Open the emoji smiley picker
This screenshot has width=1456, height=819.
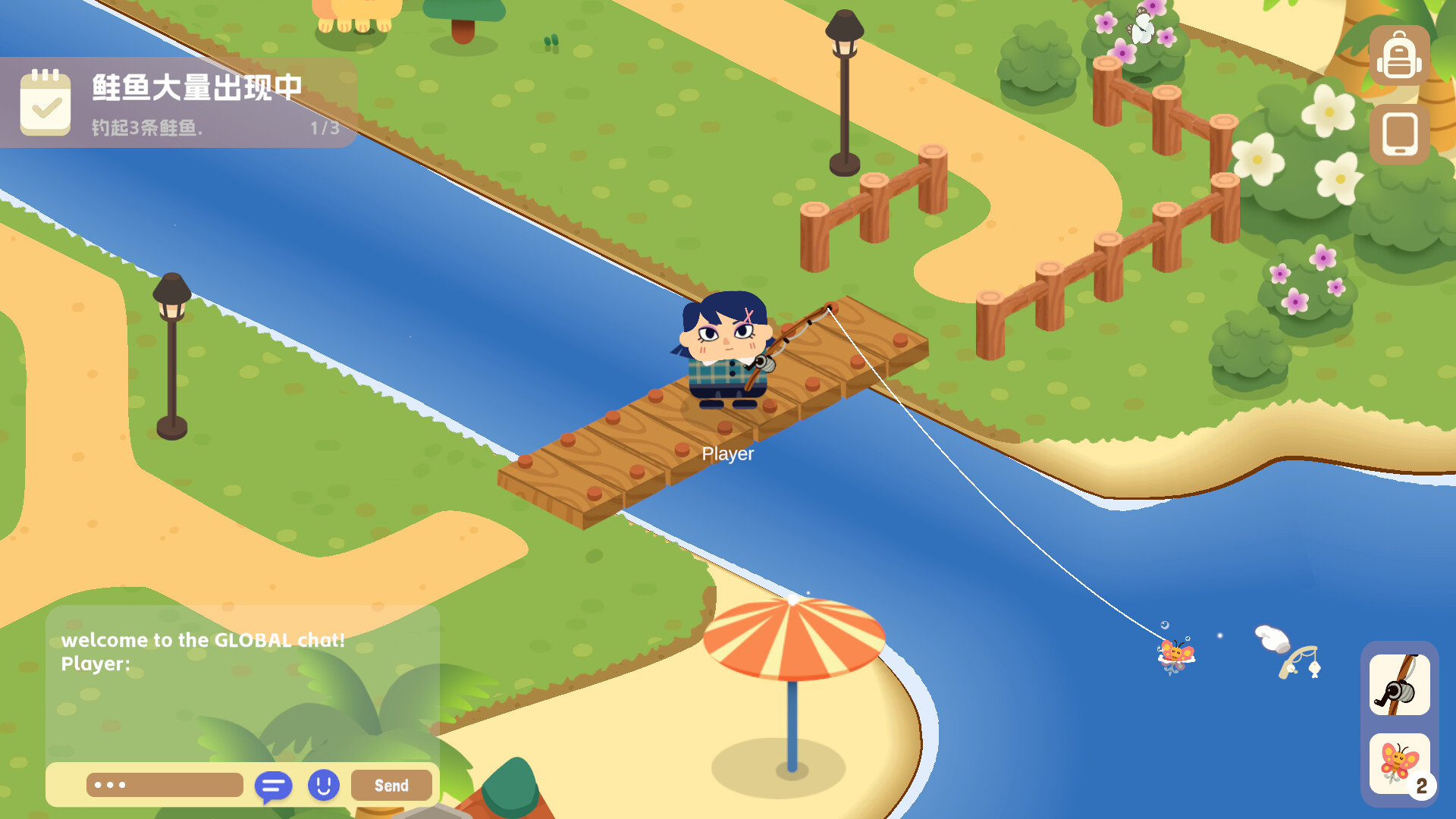325,786
